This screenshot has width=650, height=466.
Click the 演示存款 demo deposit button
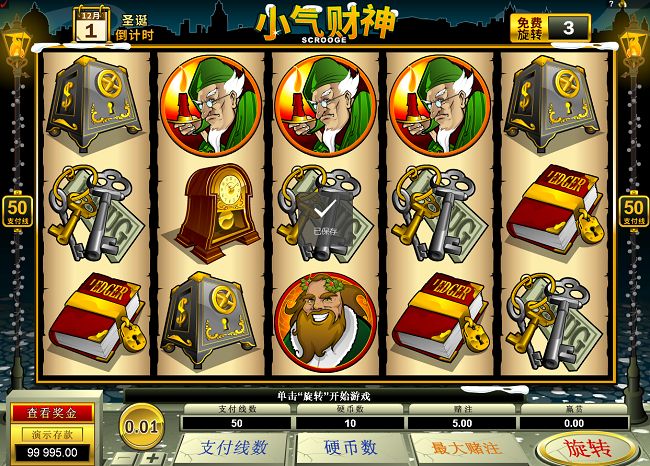(51, 433)
